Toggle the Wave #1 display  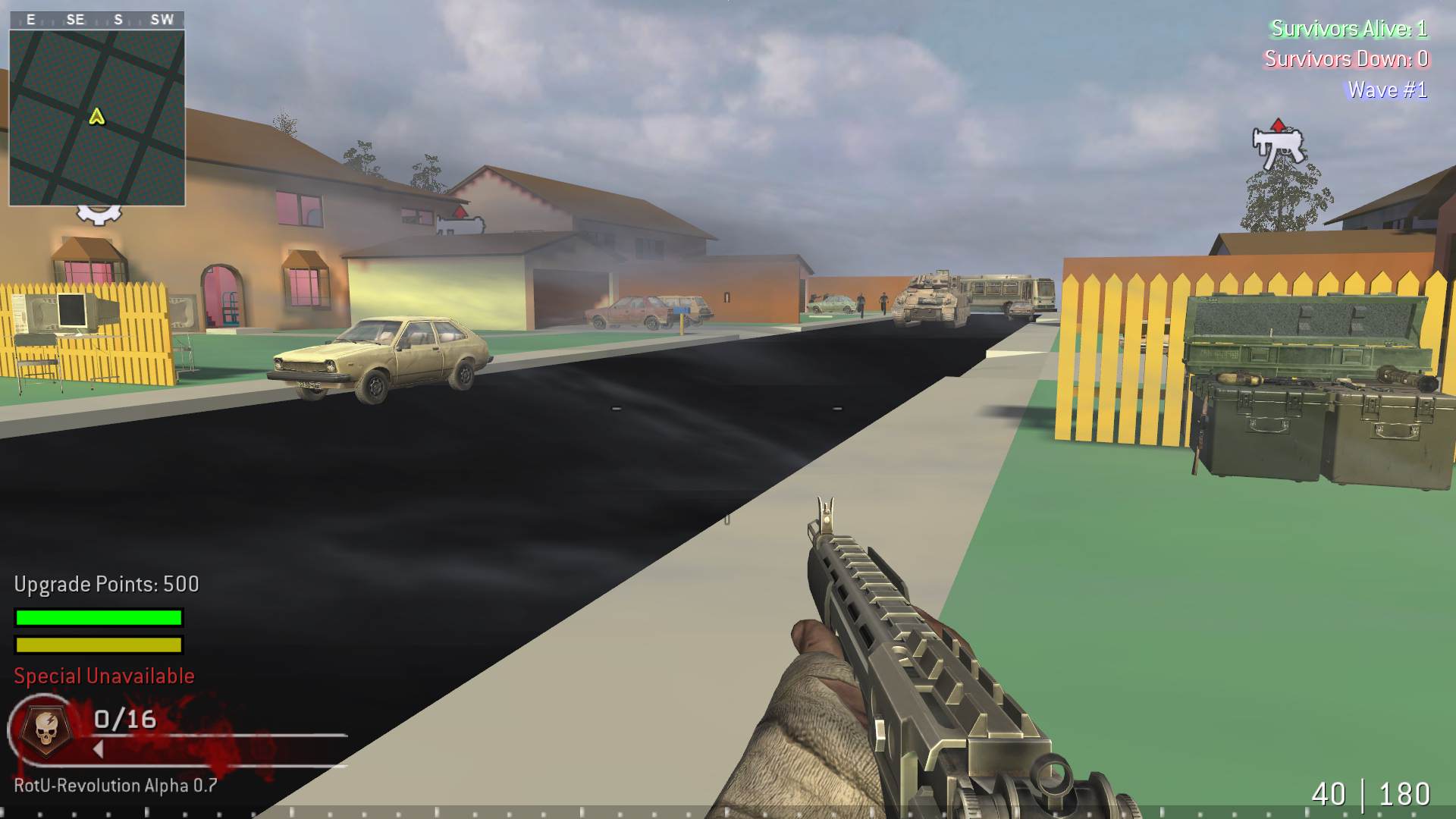pos(1386,89)
